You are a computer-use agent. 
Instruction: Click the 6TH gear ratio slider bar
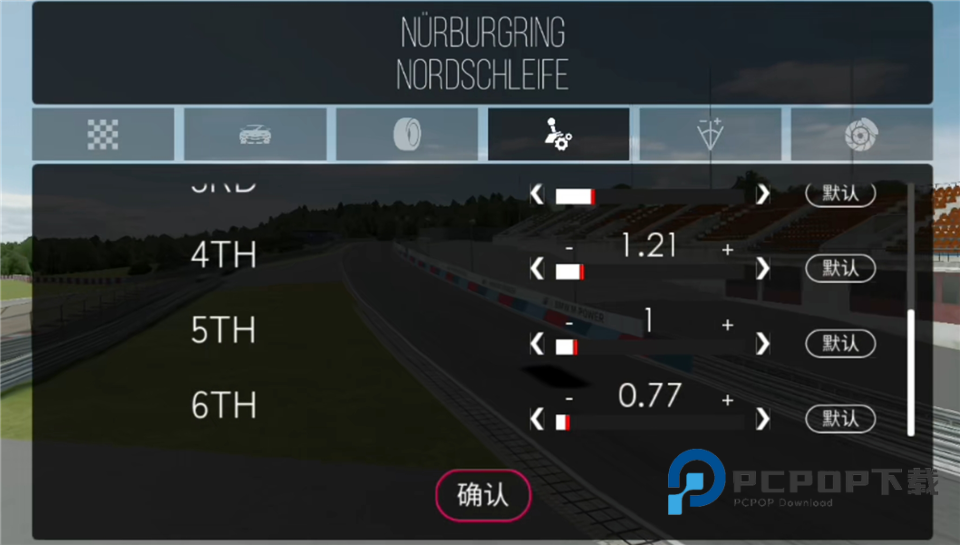tap(650, 422)
